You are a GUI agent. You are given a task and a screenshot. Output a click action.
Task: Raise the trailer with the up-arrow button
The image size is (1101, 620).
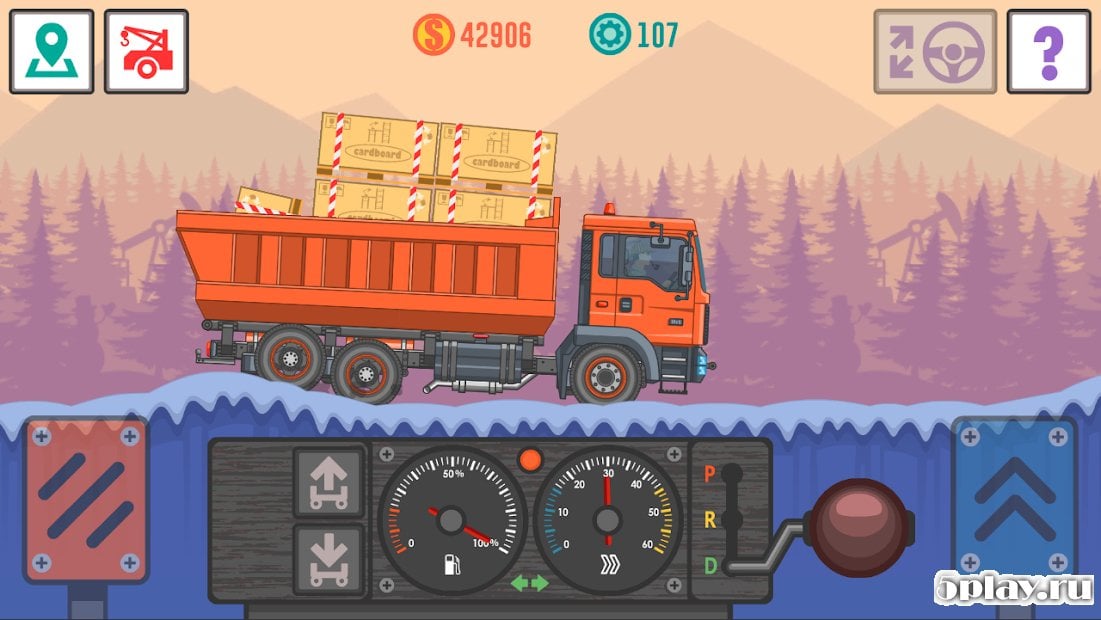[x=327, y=482]
